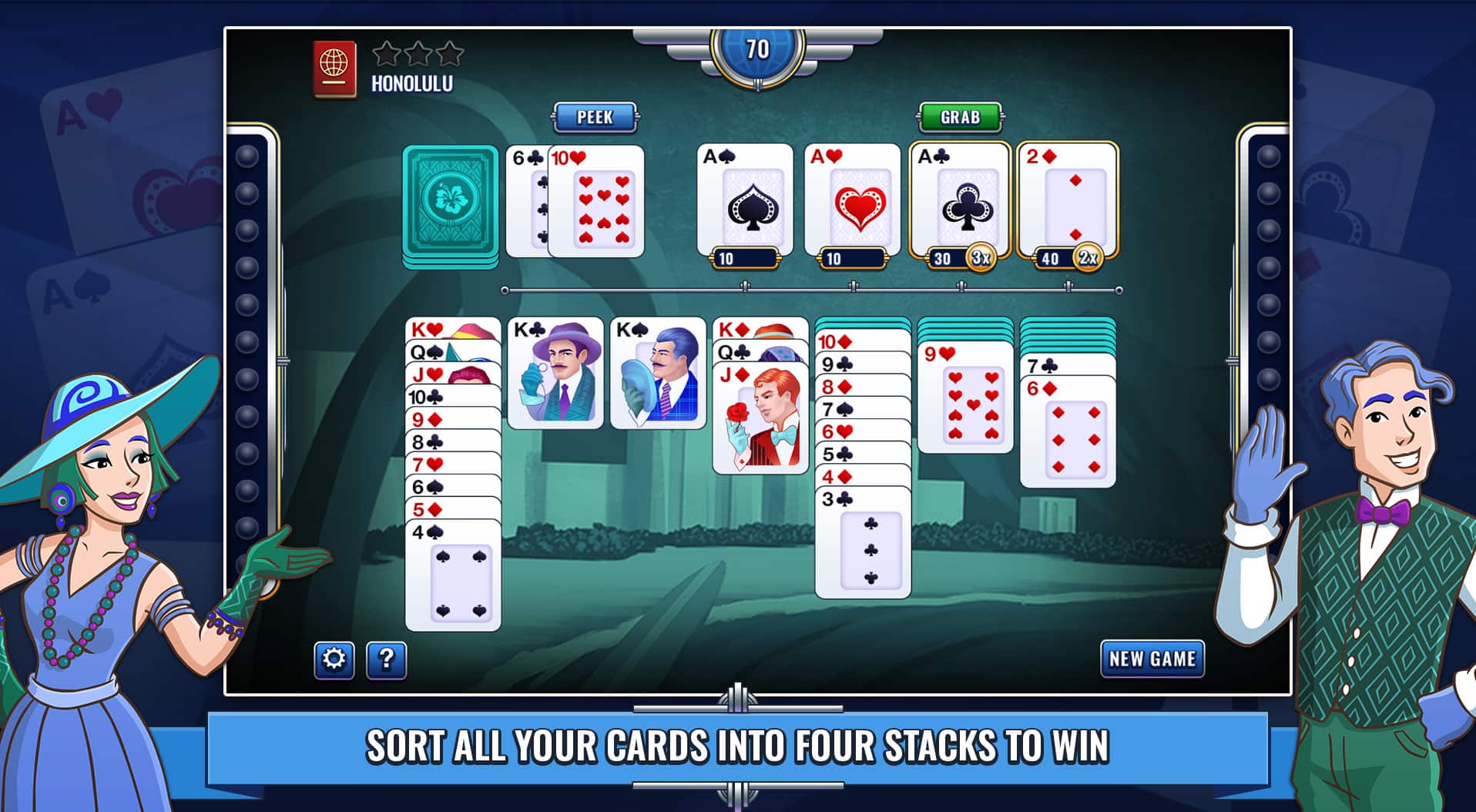Screen dimensions: 1476x812
Task: Start a NEW GAME
Action: coord(1152,659)
